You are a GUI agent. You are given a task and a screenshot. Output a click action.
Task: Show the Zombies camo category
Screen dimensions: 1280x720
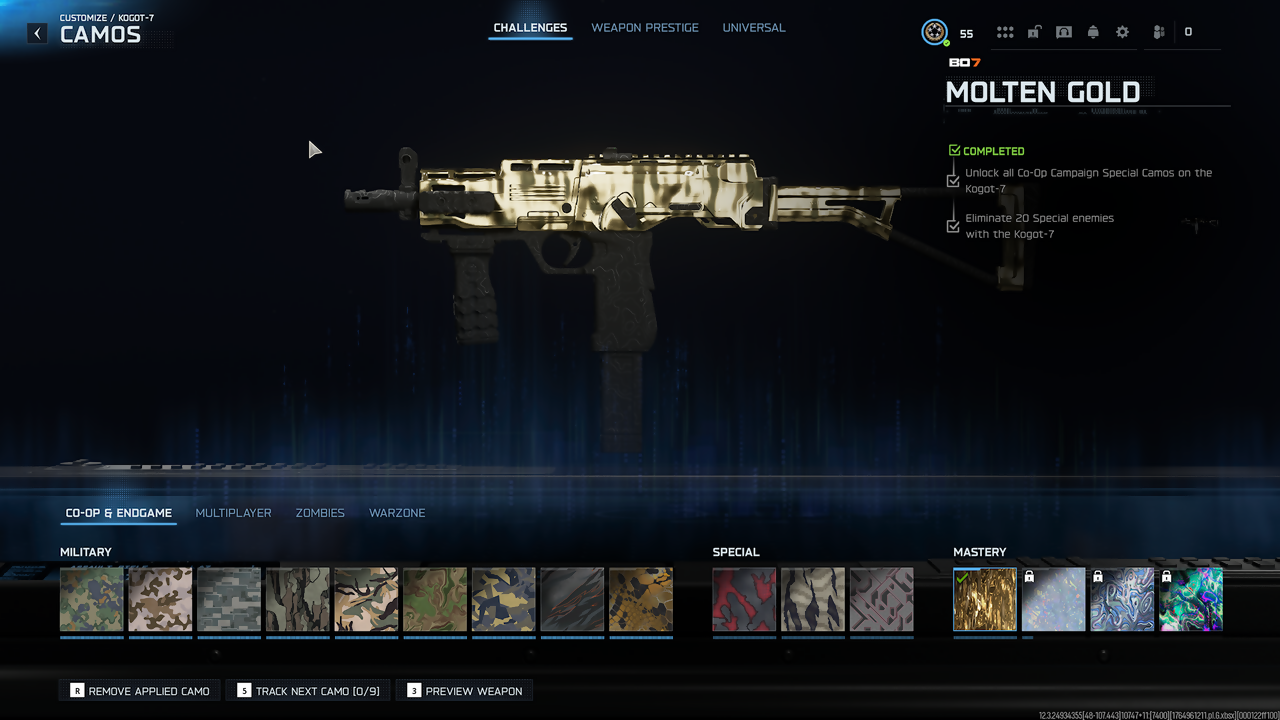pos(320,513)
